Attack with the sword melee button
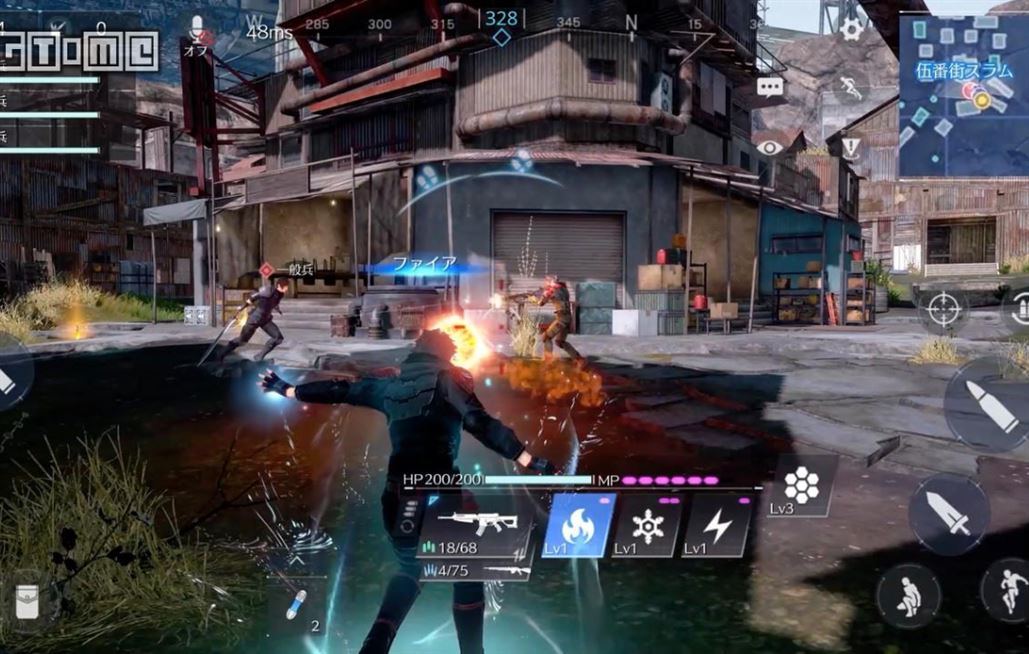1029x654 pixels. click(x=949, y=513)
